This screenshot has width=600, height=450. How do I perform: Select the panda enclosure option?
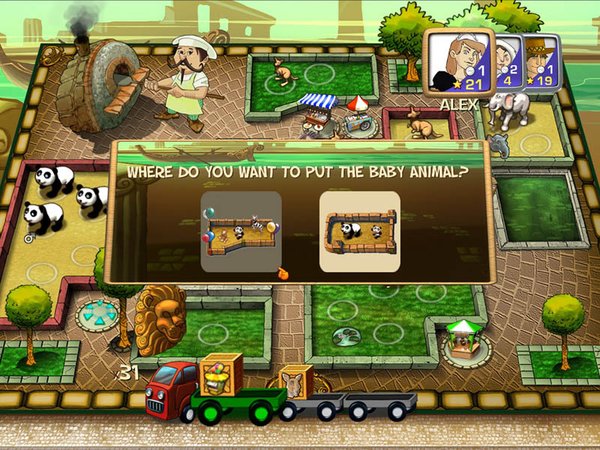point(359,233)
